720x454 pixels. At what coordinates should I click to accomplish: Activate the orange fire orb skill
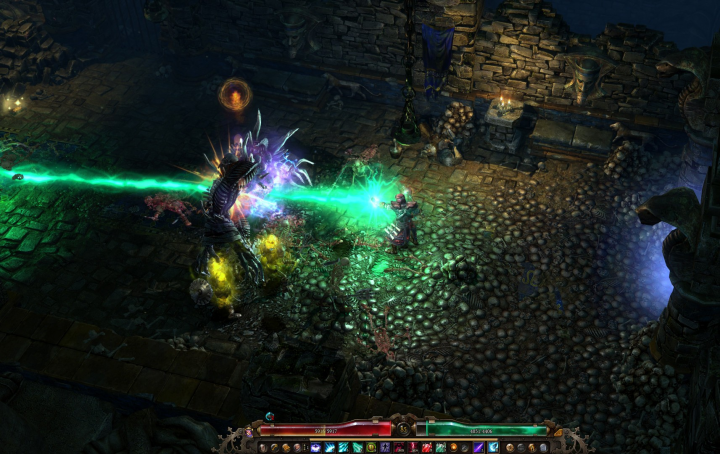pos(454,447)
